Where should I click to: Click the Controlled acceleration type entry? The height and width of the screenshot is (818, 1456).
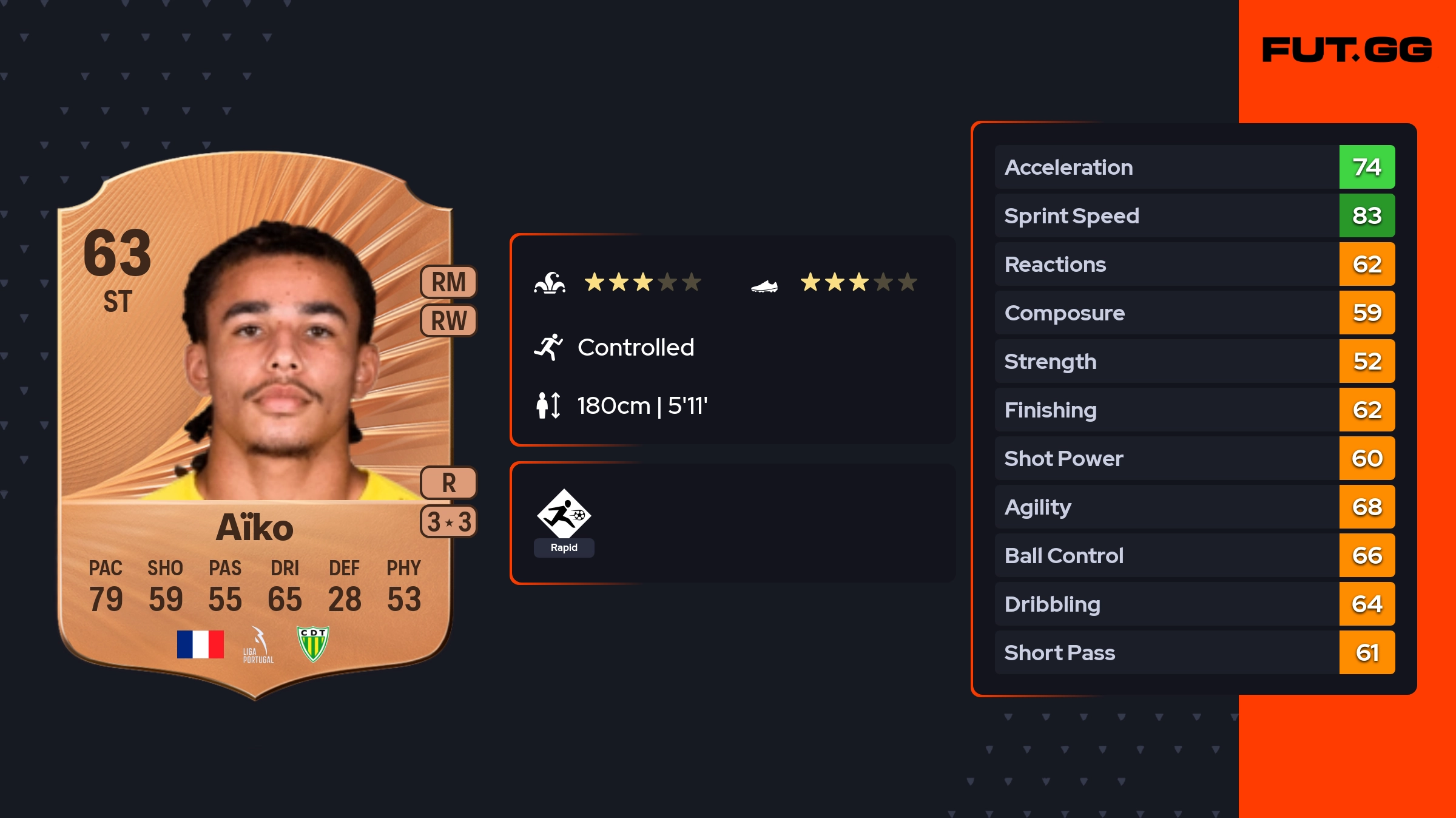click(x=635, y=347)
